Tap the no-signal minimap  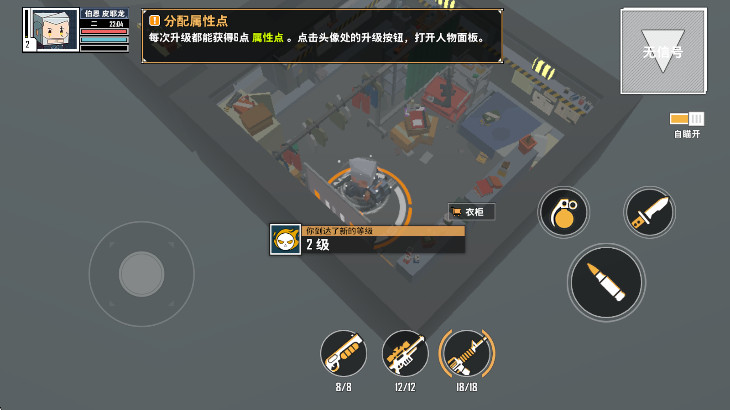pyautogui.click(x=663, y=50)
